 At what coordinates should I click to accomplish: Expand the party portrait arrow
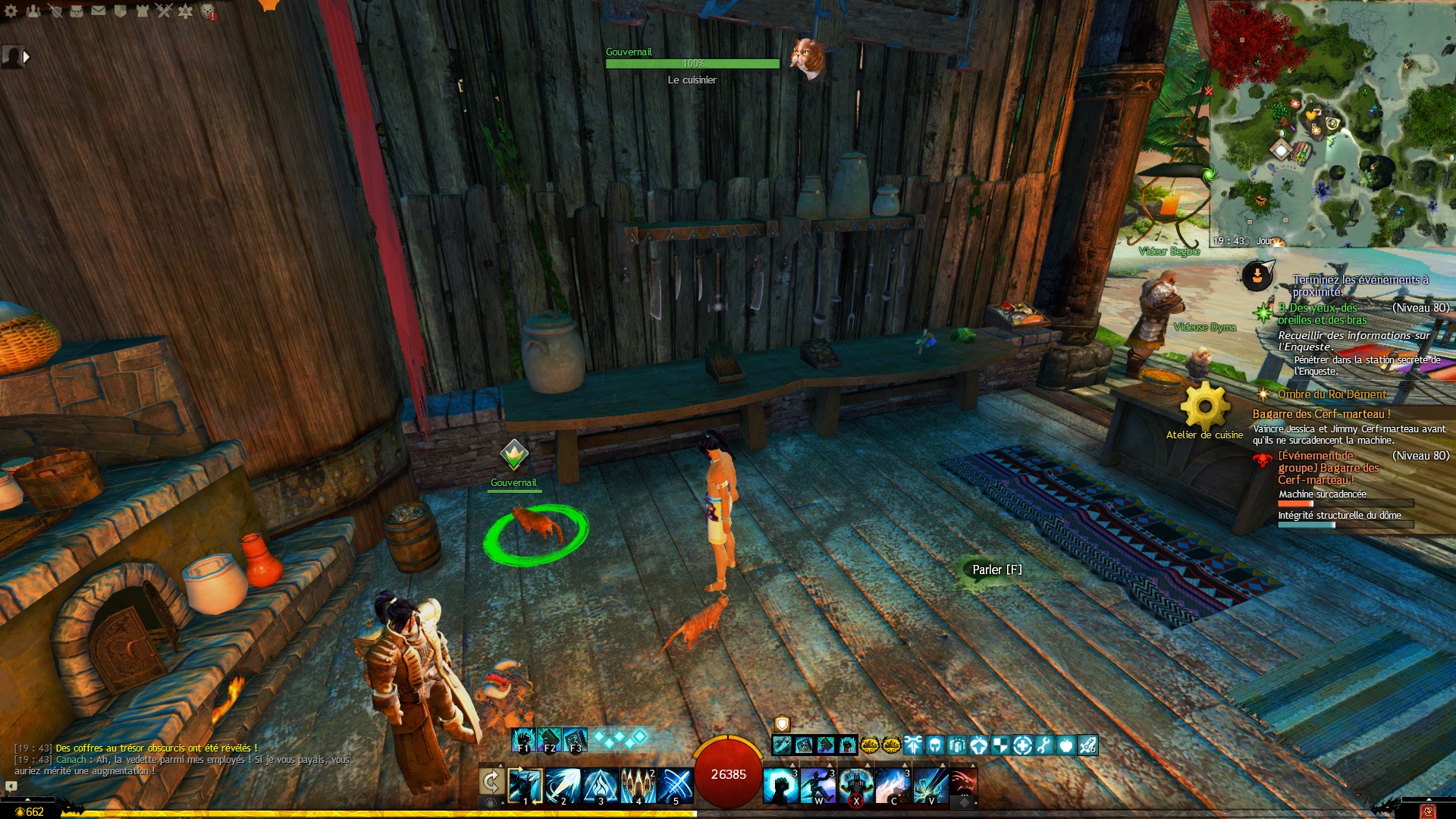click(27, 56)
